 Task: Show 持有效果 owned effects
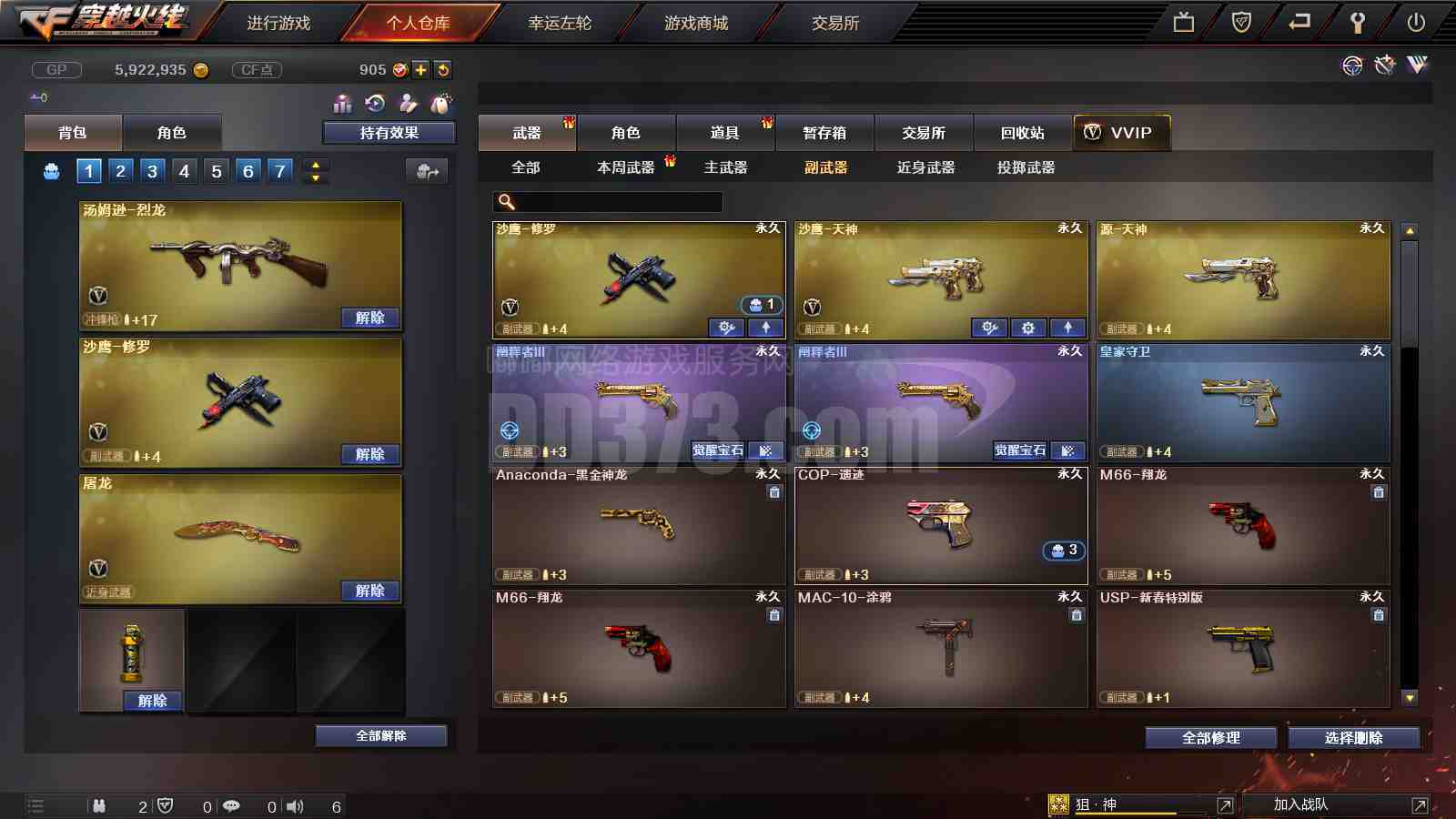coord(389,133)
